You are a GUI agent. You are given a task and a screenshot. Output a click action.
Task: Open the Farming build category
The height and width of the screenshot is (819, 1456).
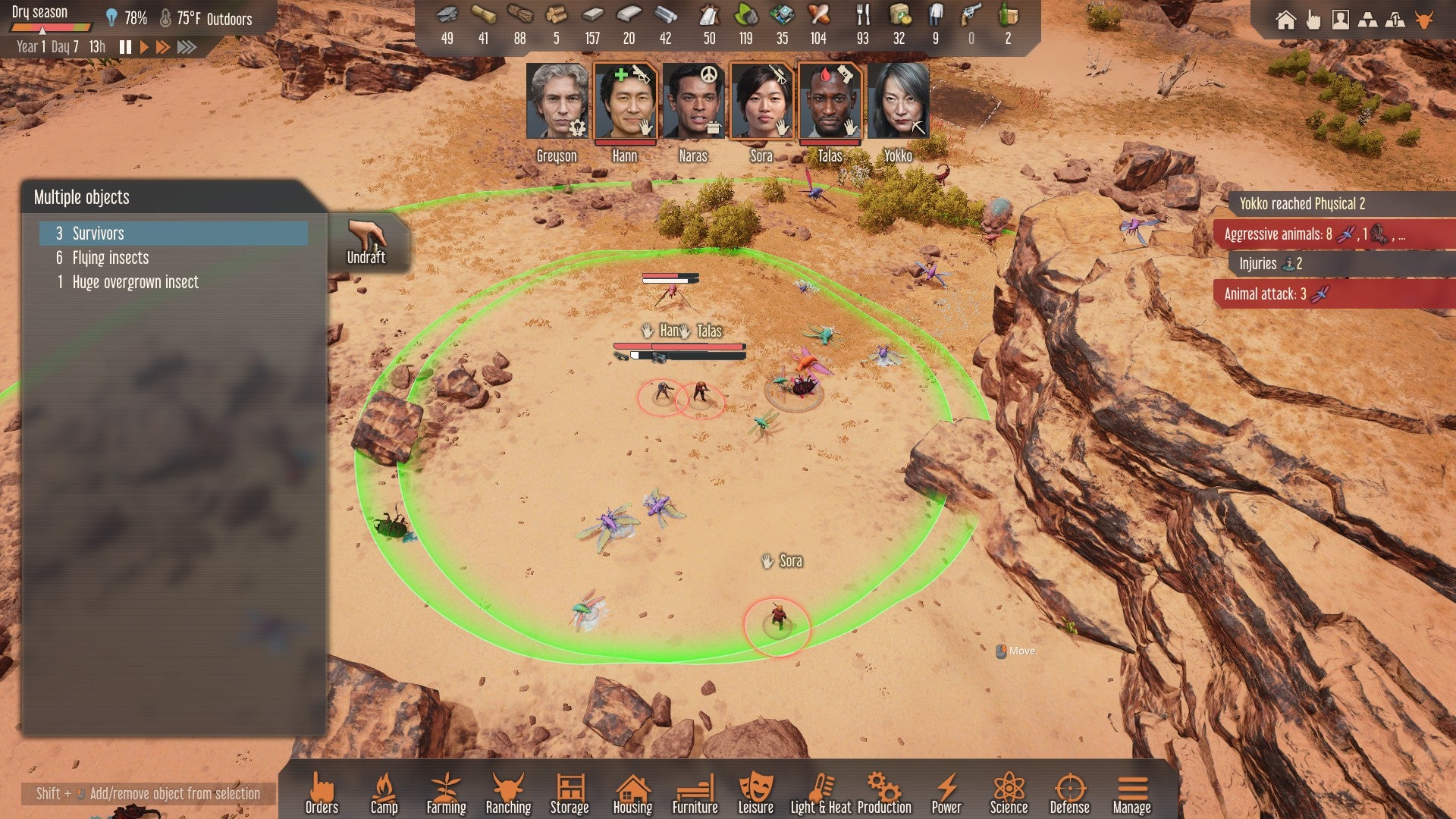point(446,793)
